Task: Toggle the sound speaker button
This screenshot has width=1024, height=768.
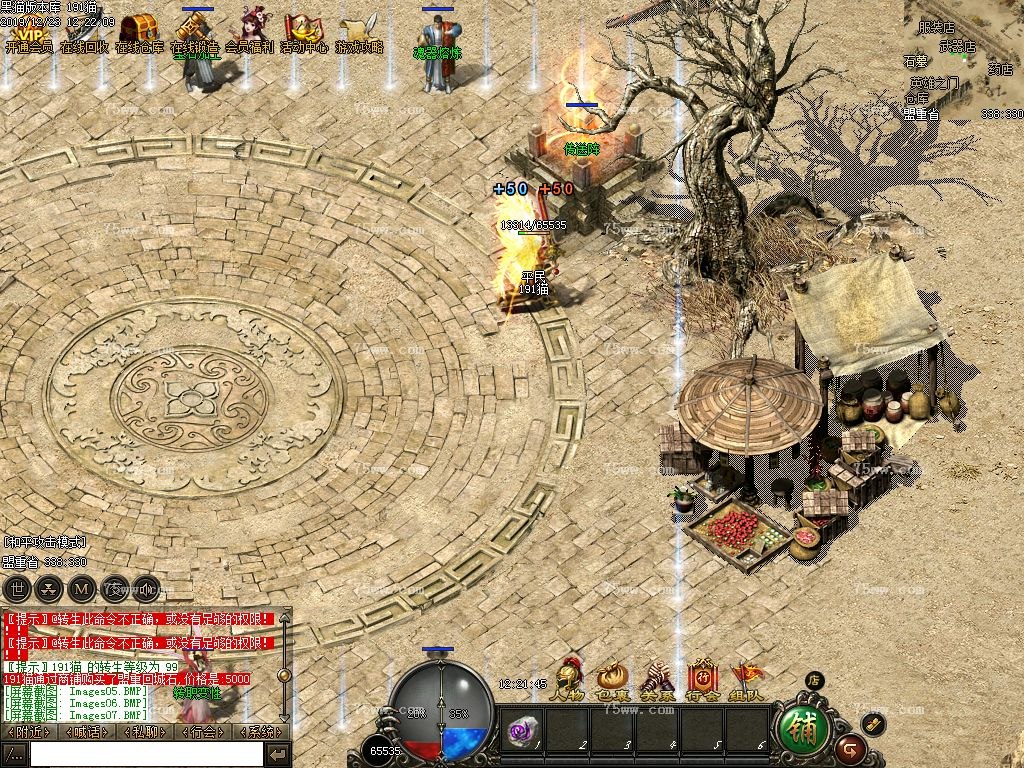Action: 148,588
